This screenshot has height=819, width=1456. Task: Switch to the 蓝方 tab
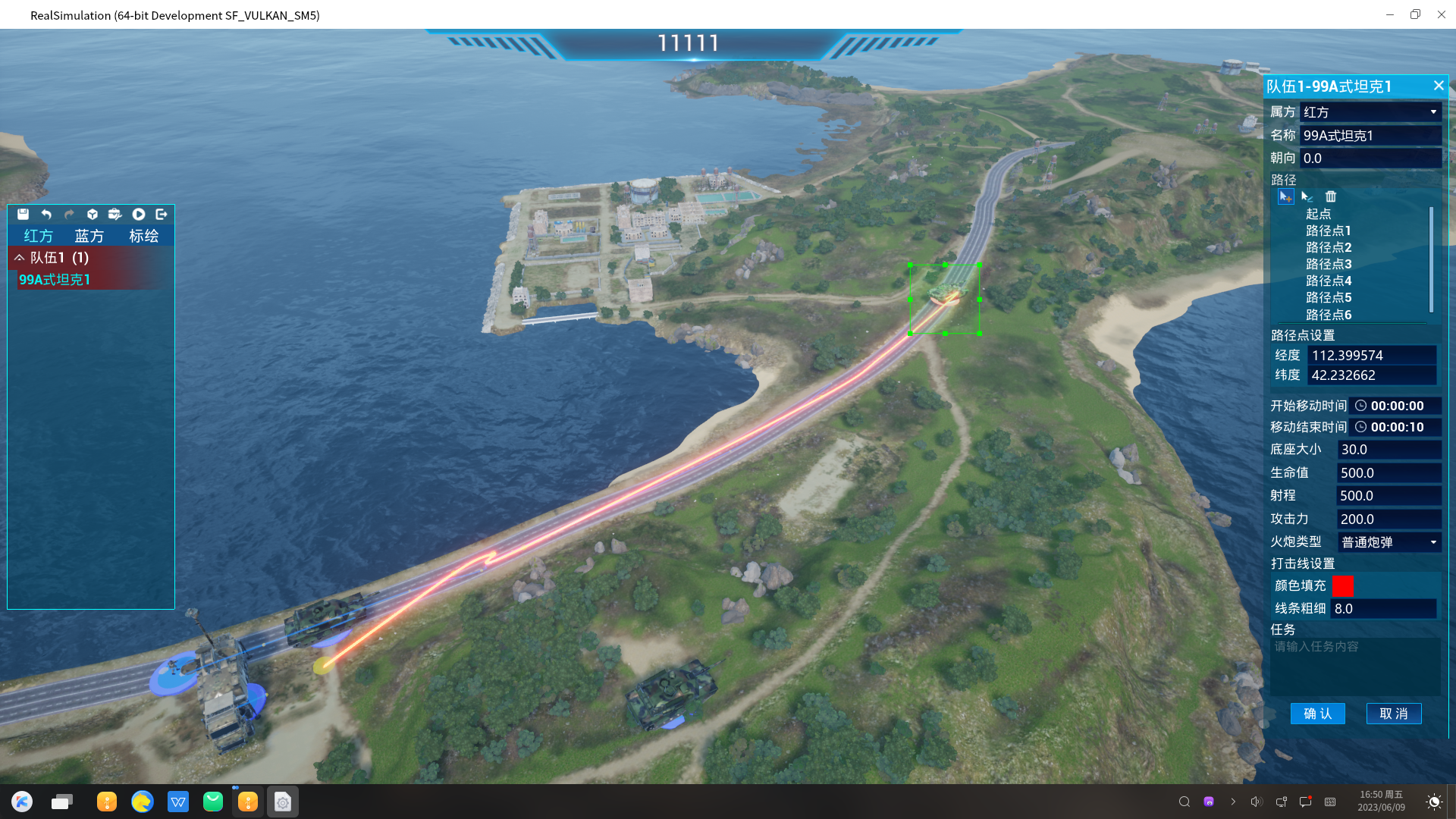coord(89,236)
